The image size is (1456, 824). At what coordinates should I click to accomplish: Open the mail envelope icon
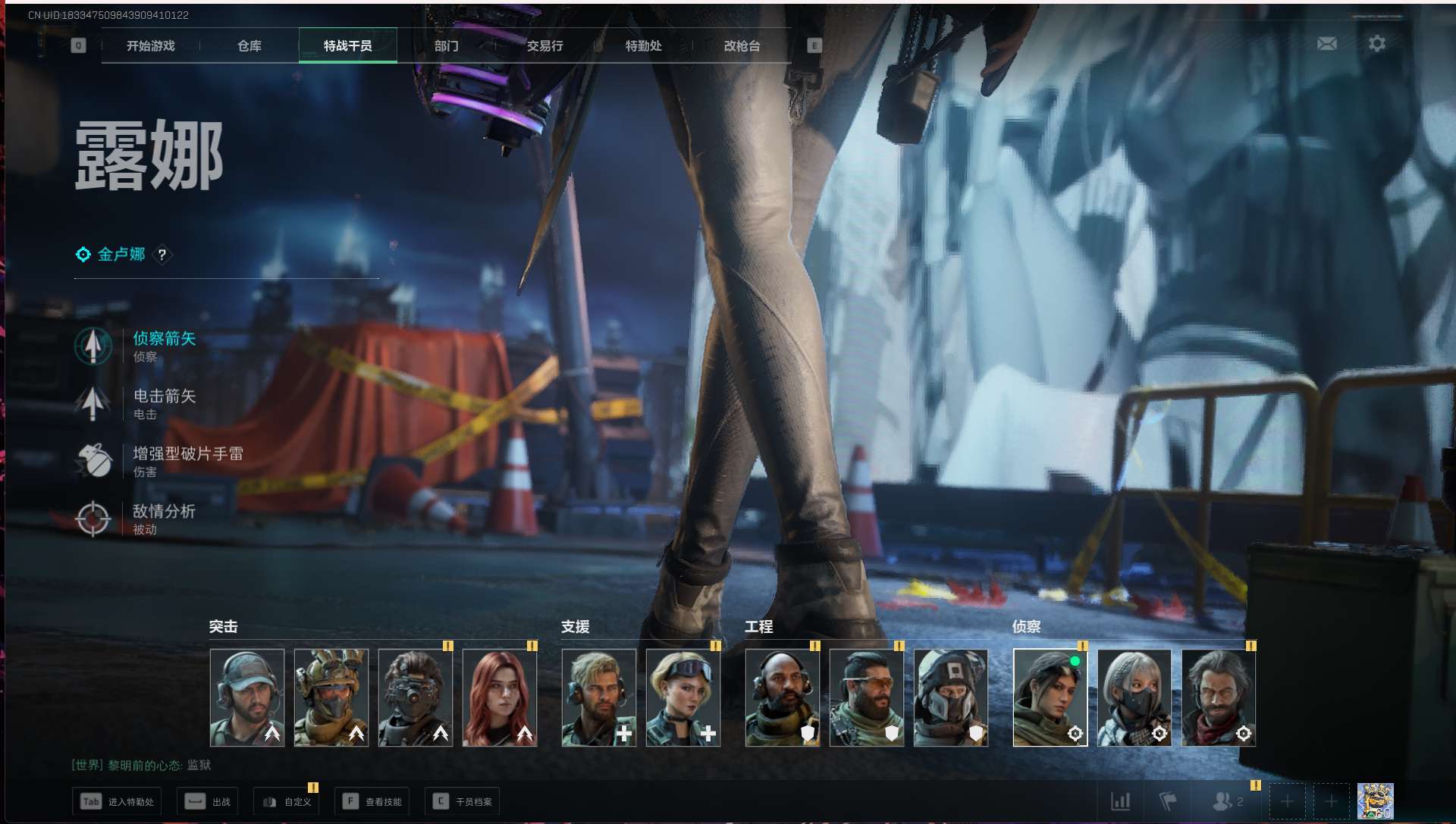pyautogui.click(x=1326, y=44)
